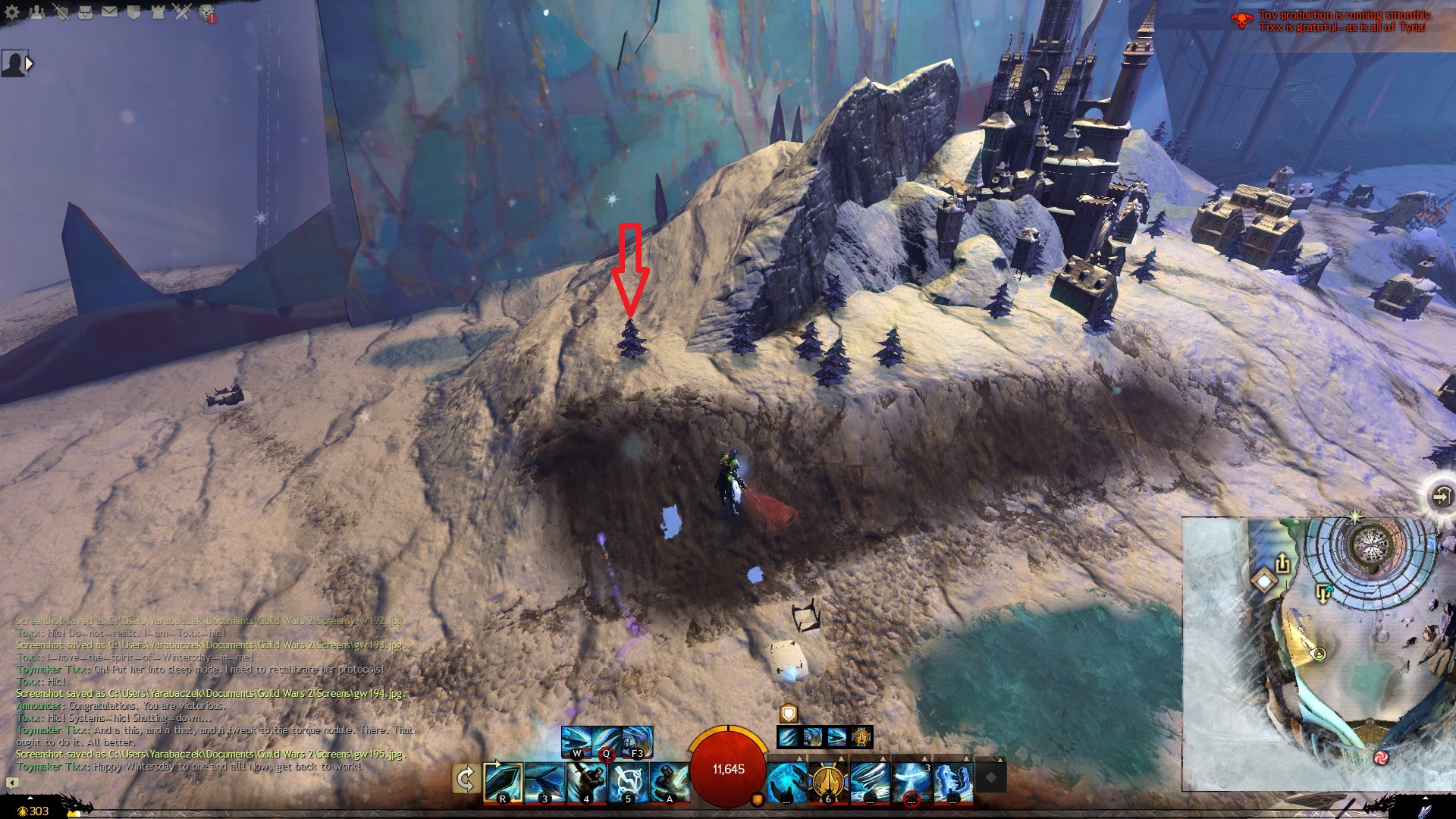Activate the profession skill labeled F3

[x=637, y=742]
